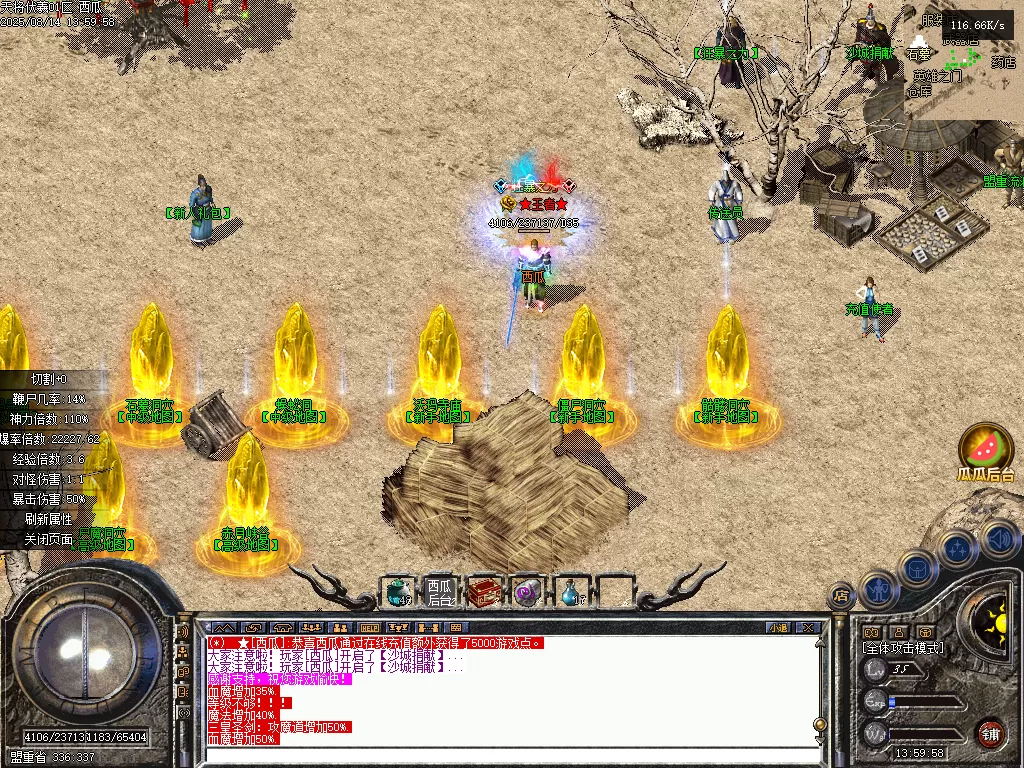
Task: Click the 小退 logout button
Action: click(778, 628)
